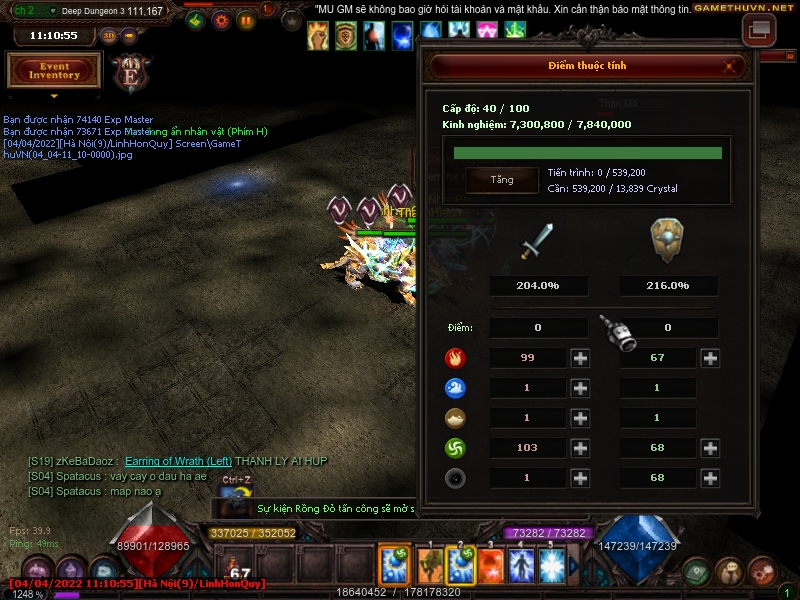Toggle the 3D view button
The height and width of the screenshot is (600, 800).
(x=109, y=35)
